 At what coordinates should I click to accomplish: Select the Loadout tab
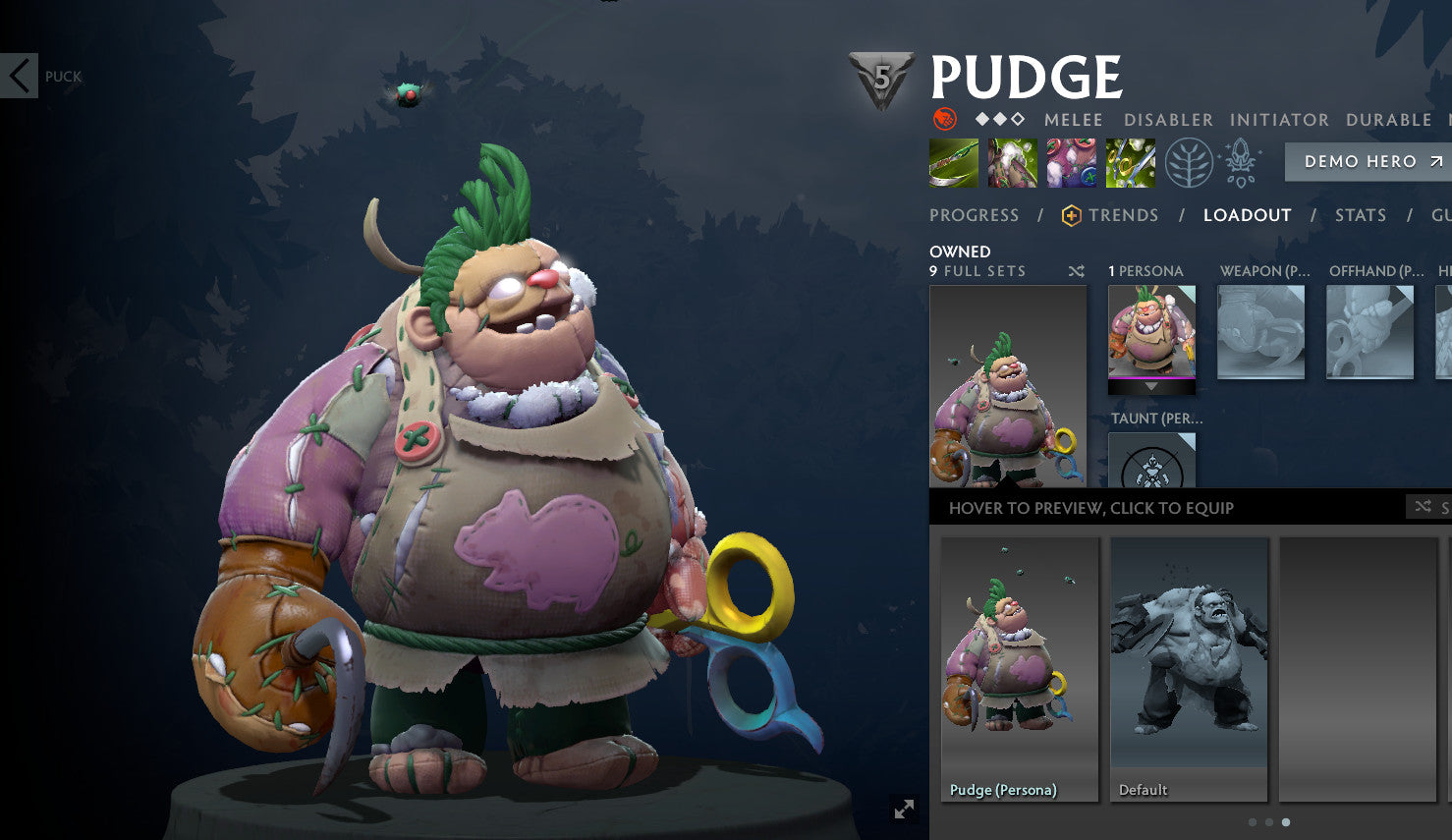pyautogui.click(x=1247, y=215)
